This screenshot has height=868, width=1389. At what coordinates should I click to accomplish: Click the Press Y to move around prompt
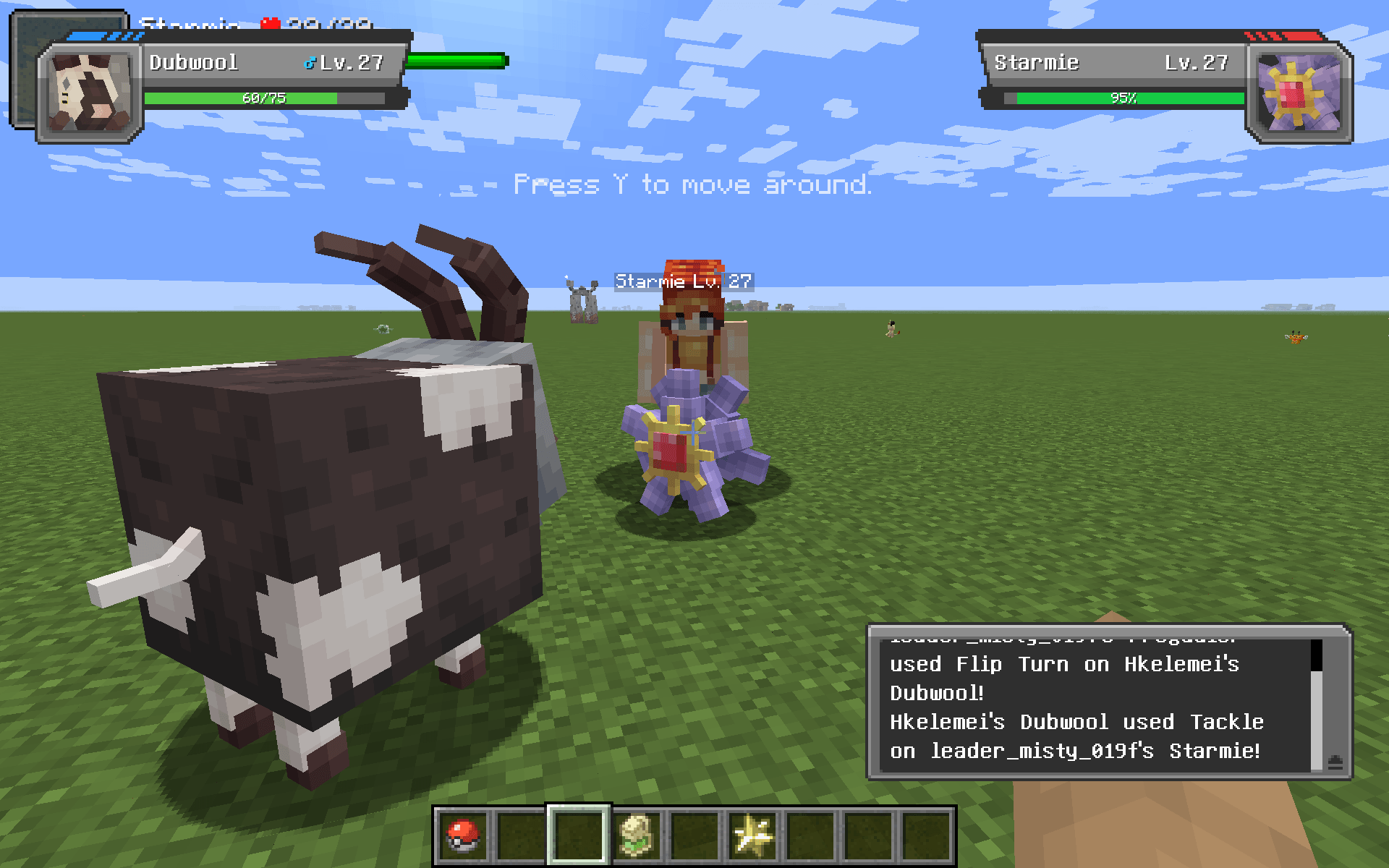coord(692,185)
